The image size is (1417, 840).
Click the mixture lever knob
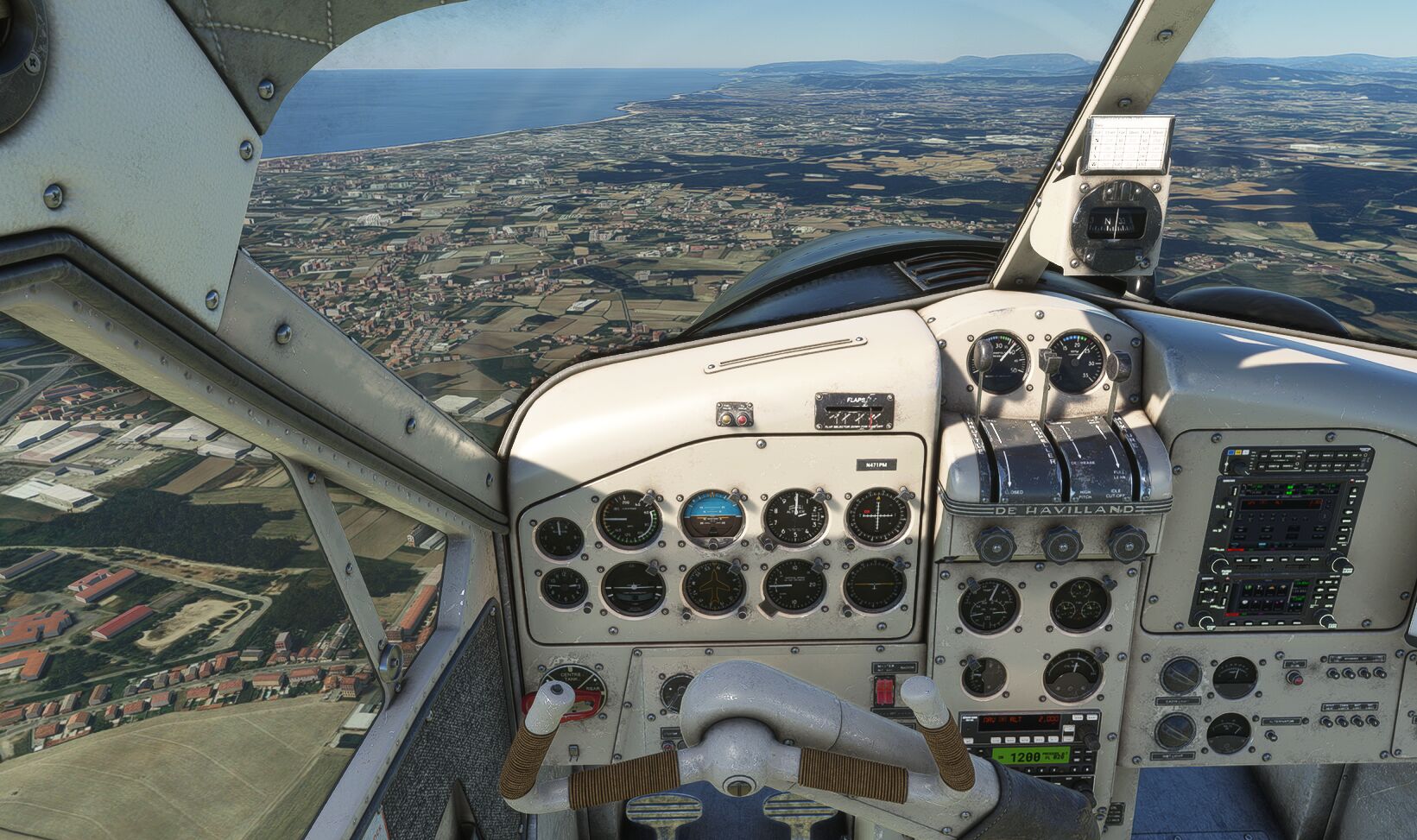coord(1117,366)
